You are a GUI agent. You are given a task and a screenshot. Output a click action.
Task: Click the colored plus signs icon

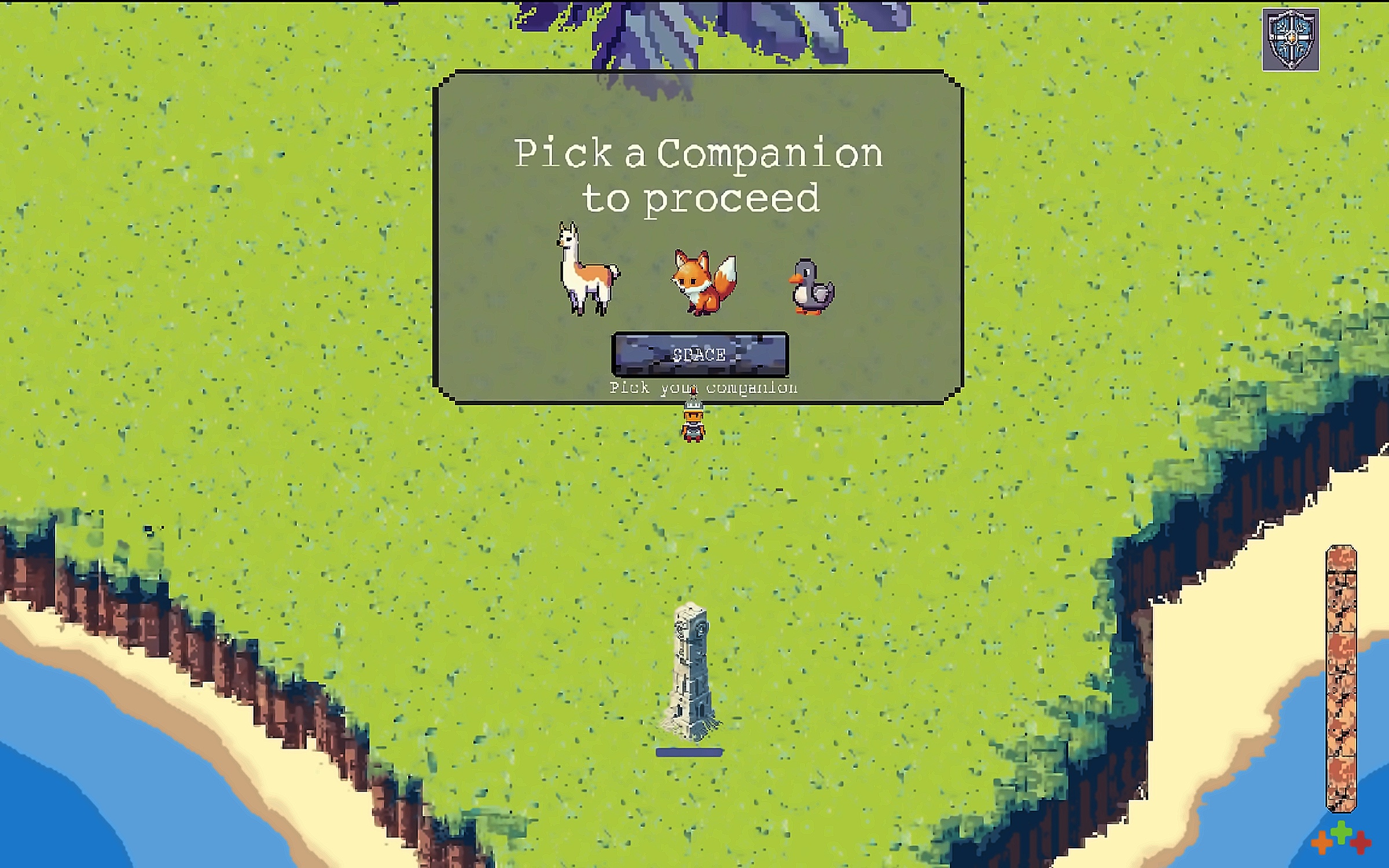coord(1341,840)
